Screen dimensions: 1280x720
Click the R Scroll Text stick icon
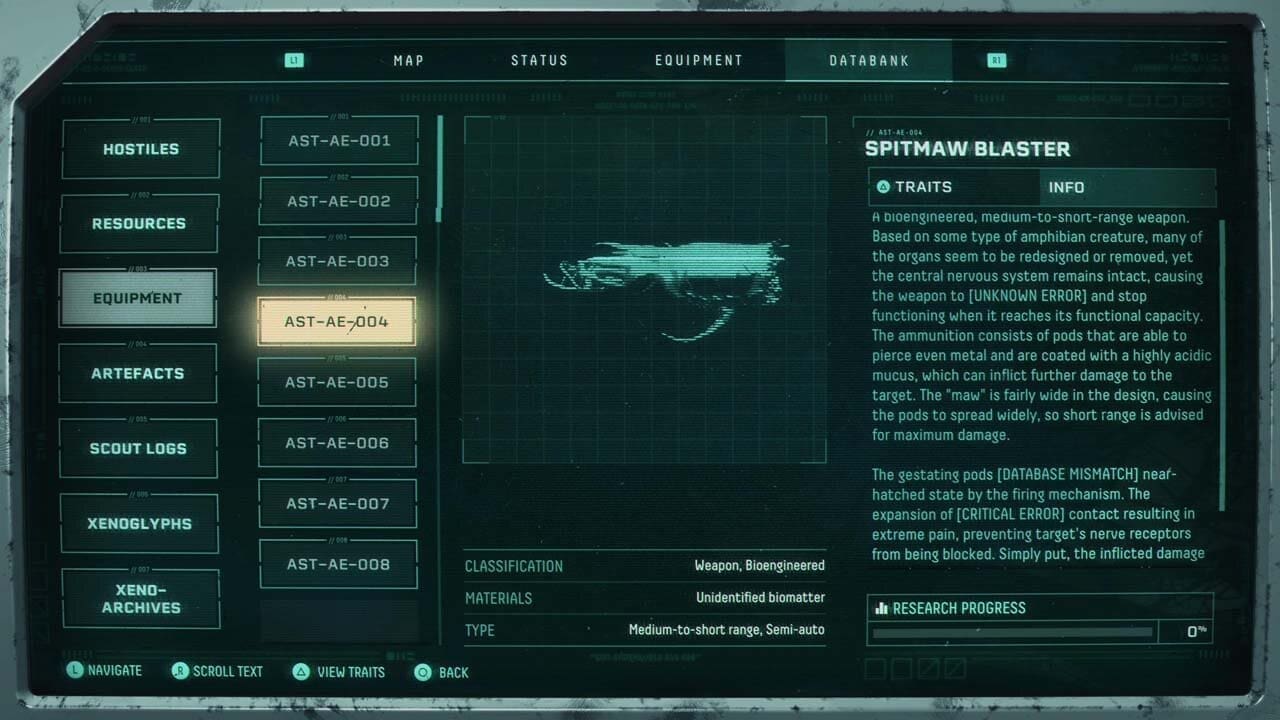(x=182, y=672)
